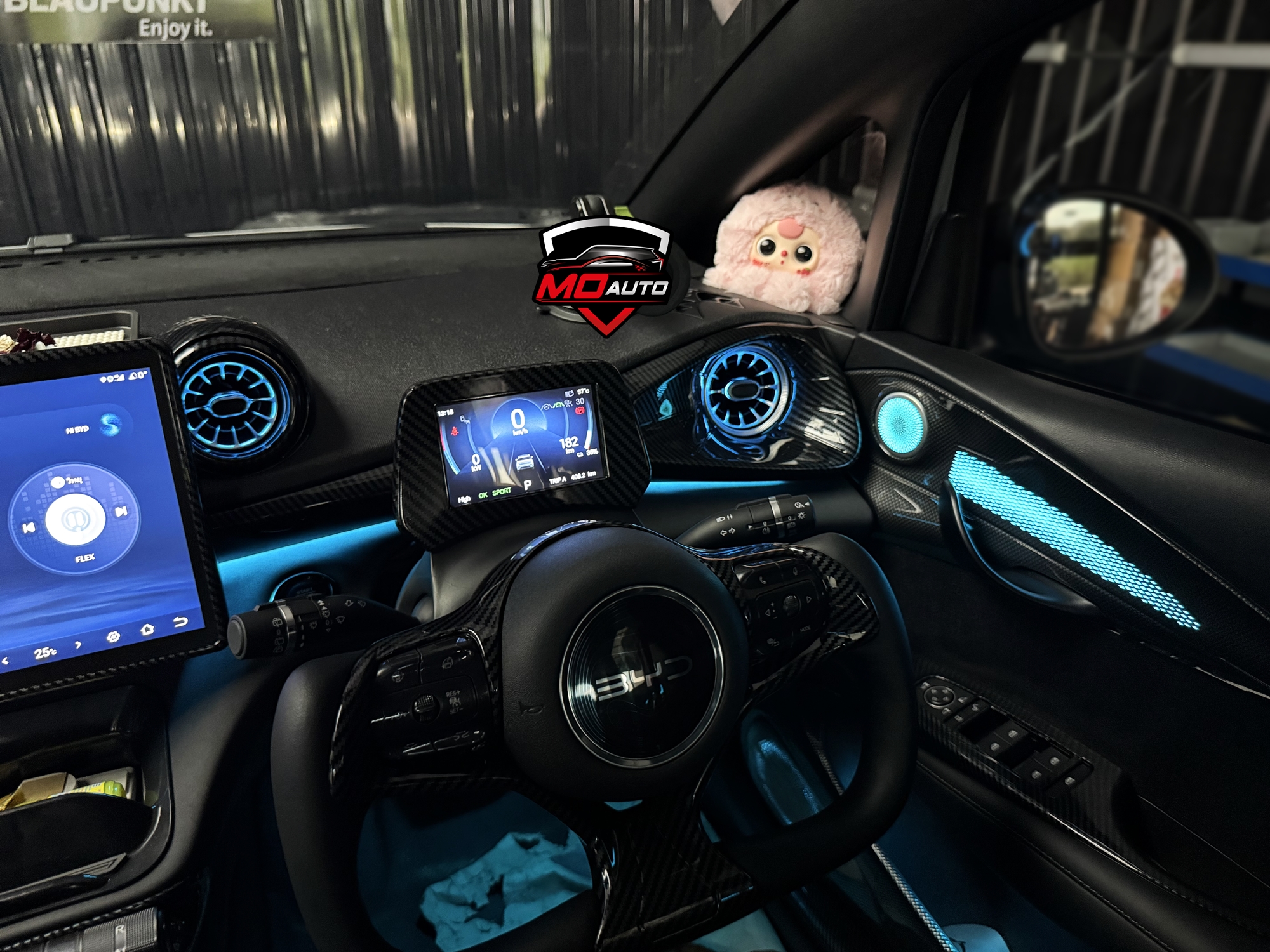This screenshot has height=952, width=1270.
Task: Tap the left chevron beside the temperature display
Action: click(x=4, y=659)
